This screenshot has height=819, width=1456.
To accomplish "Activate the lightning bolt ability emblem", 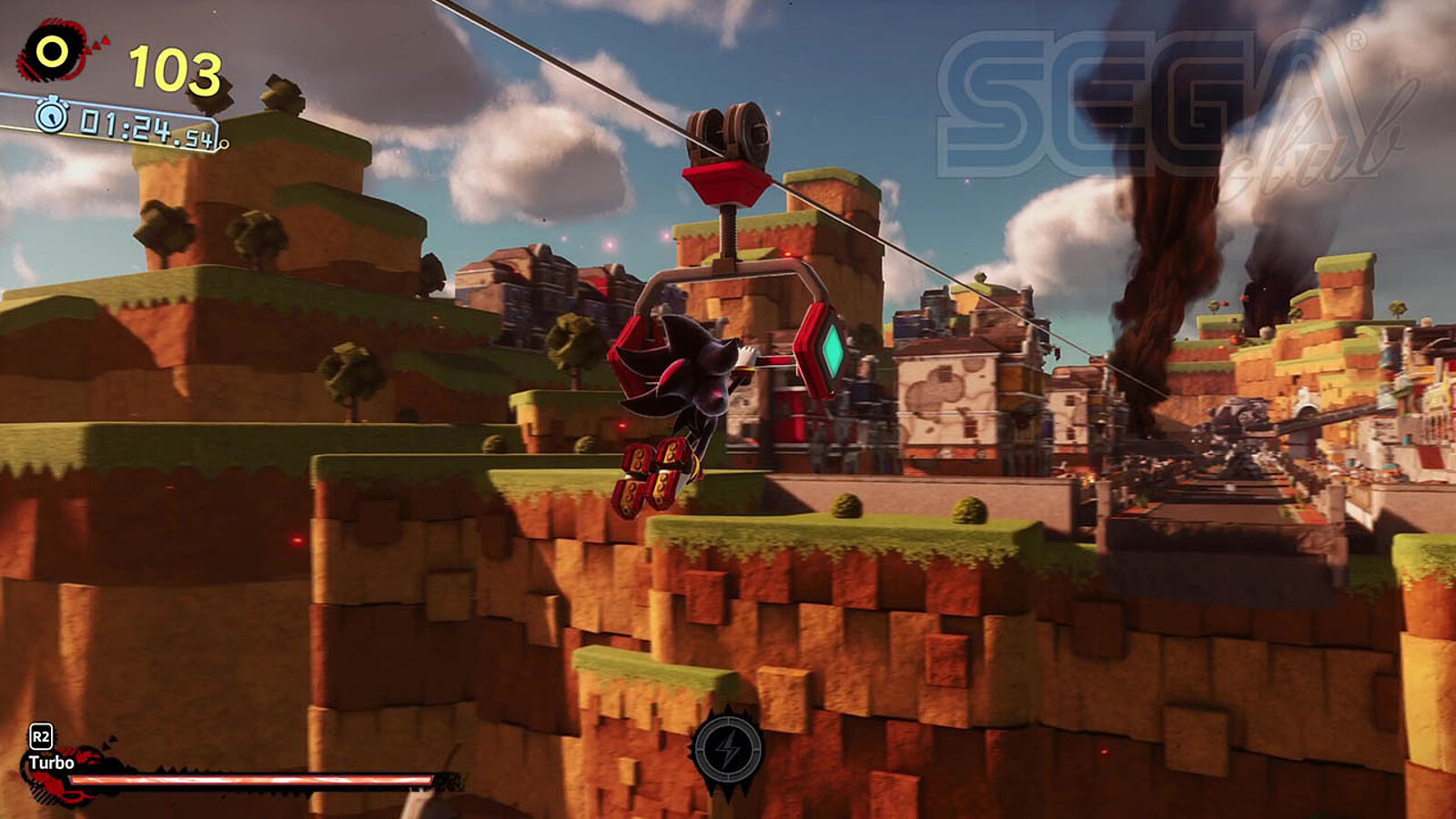I will pos(727,750).
